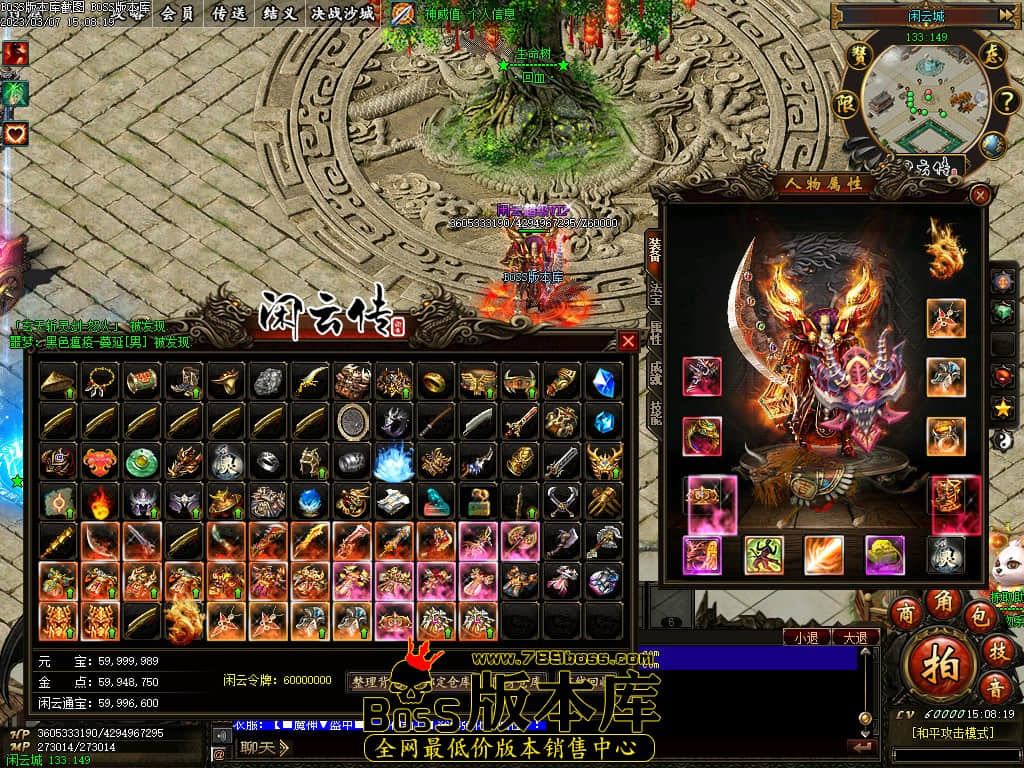This screenshot has height=768, width=1024.
Task: Click the 小退 logout button
Action: (807, 637)
